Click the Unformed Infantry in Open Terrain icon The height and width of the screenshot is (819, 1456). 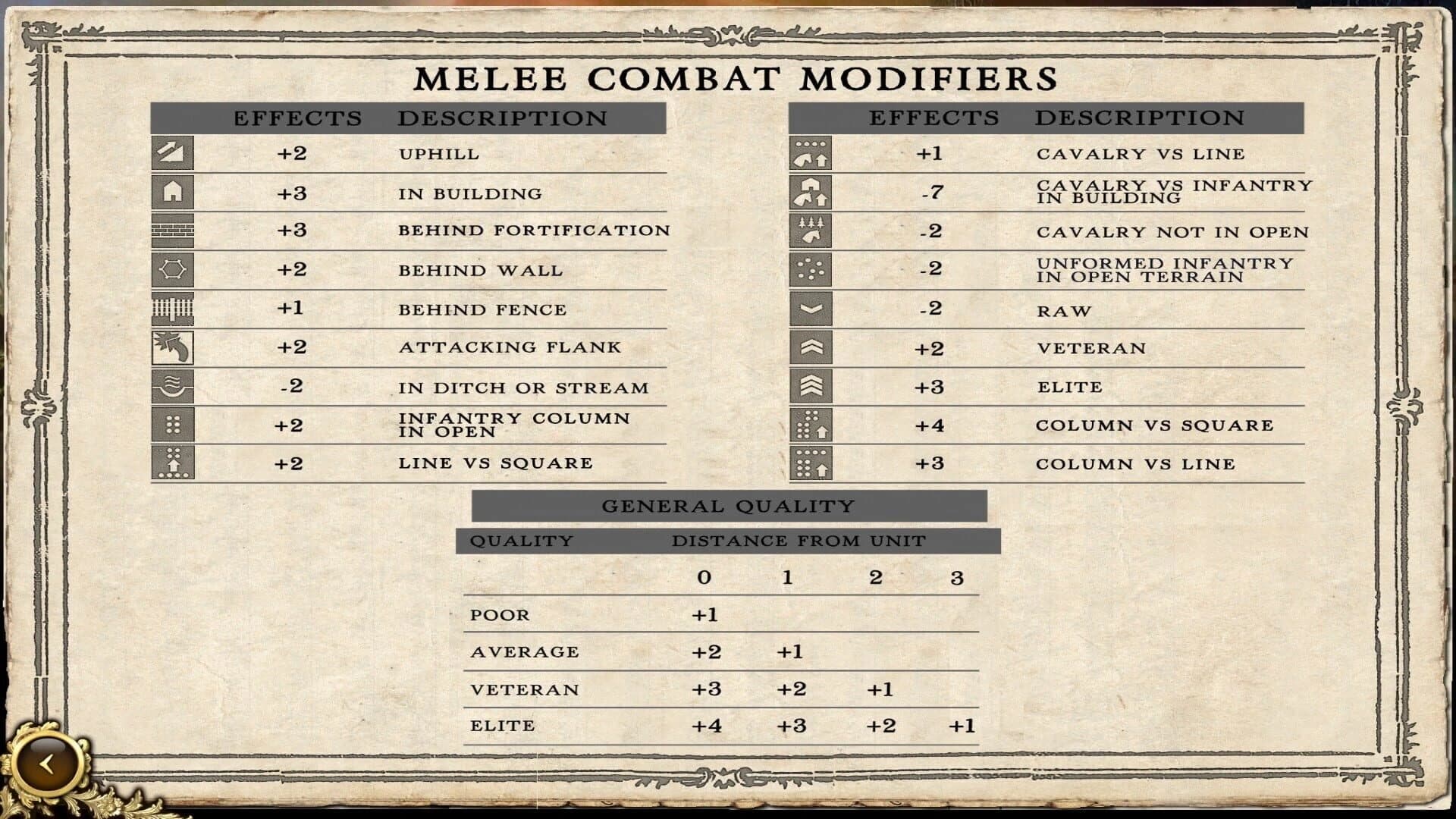[810, 270]
